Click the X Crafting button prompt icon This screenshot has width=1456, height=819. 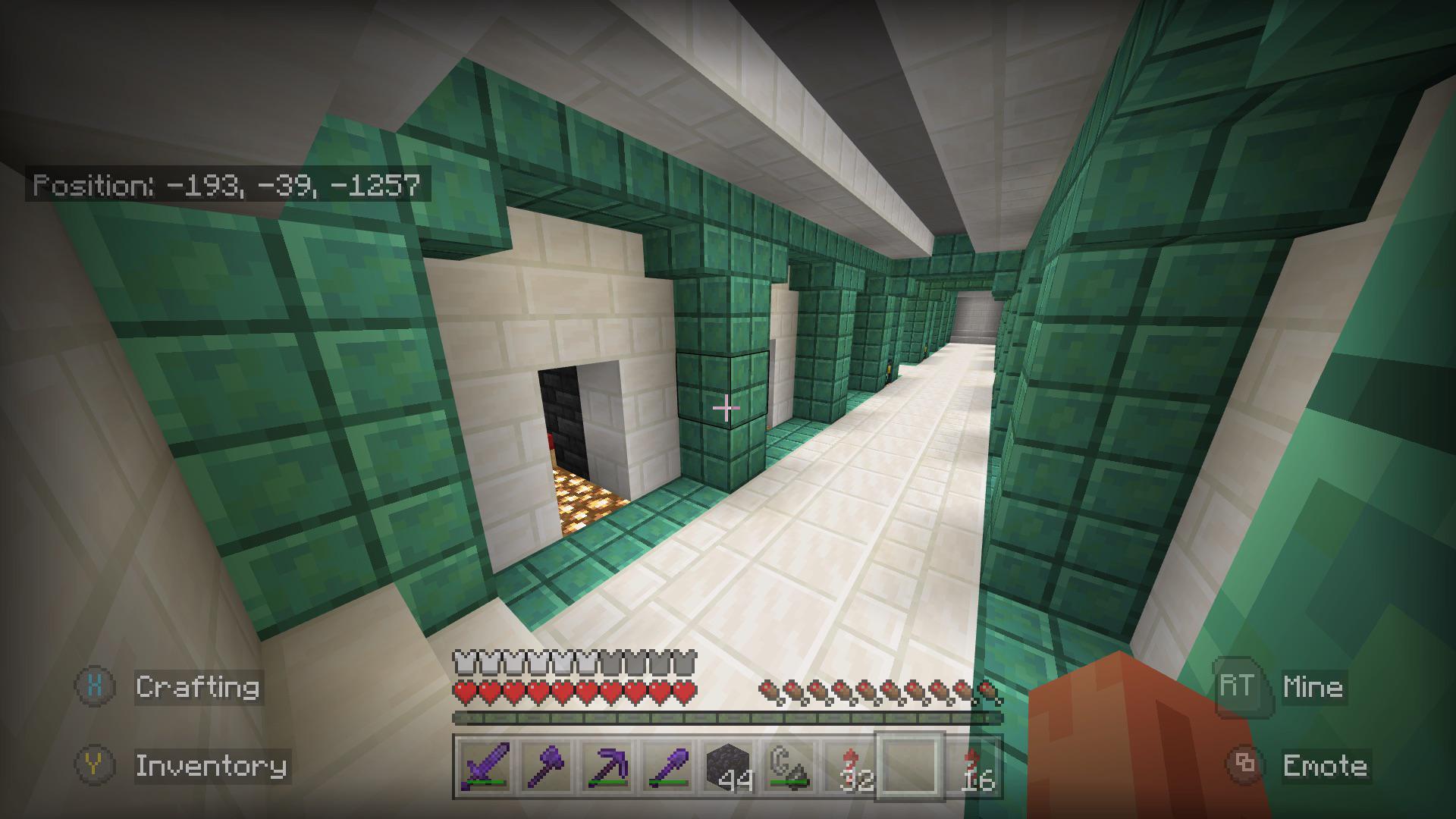[x=94, y=688]
